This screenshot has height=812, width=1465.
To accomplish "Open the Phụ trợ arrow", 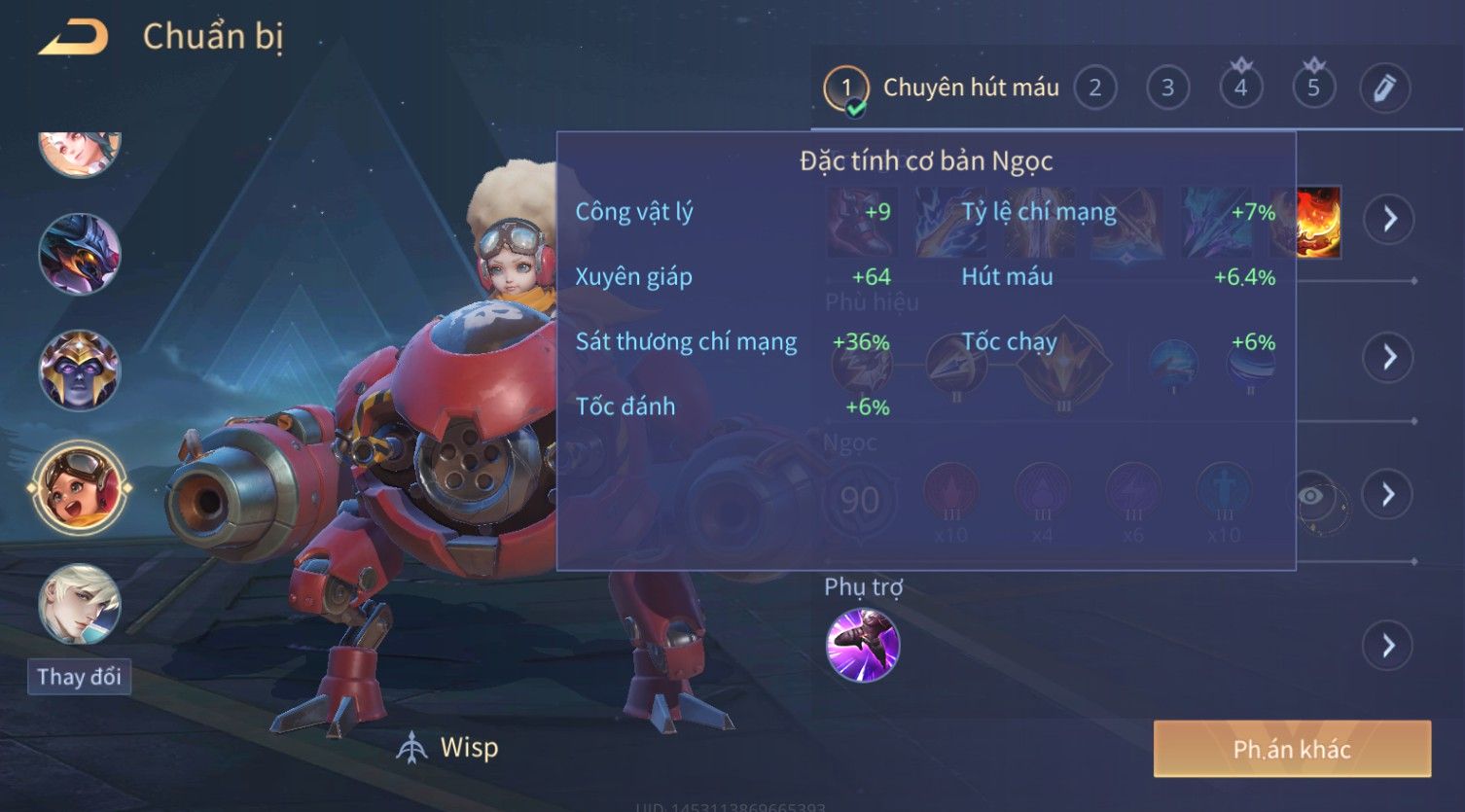I will pyautogui.click(x=1388, y=646).
